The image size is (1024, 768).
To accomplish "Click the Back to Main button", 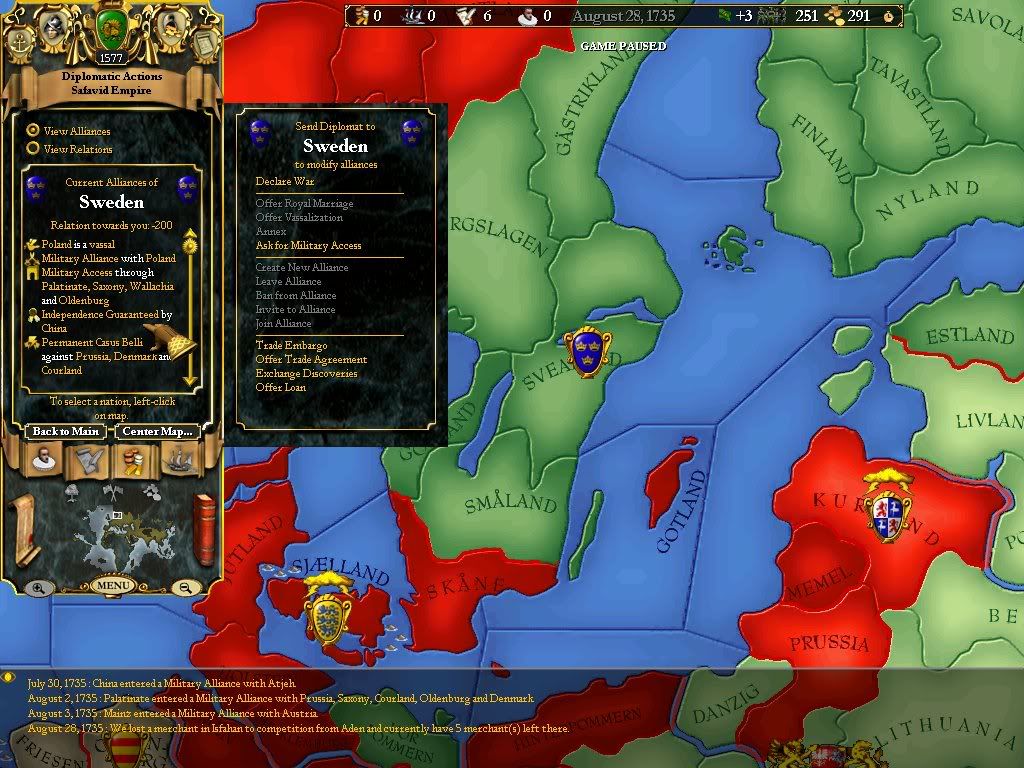I will point(65,432).
